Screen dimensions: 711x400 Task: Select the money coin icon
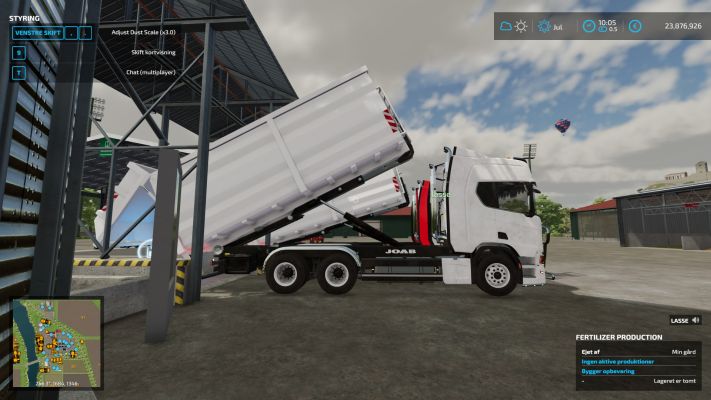tap(636, 26)
